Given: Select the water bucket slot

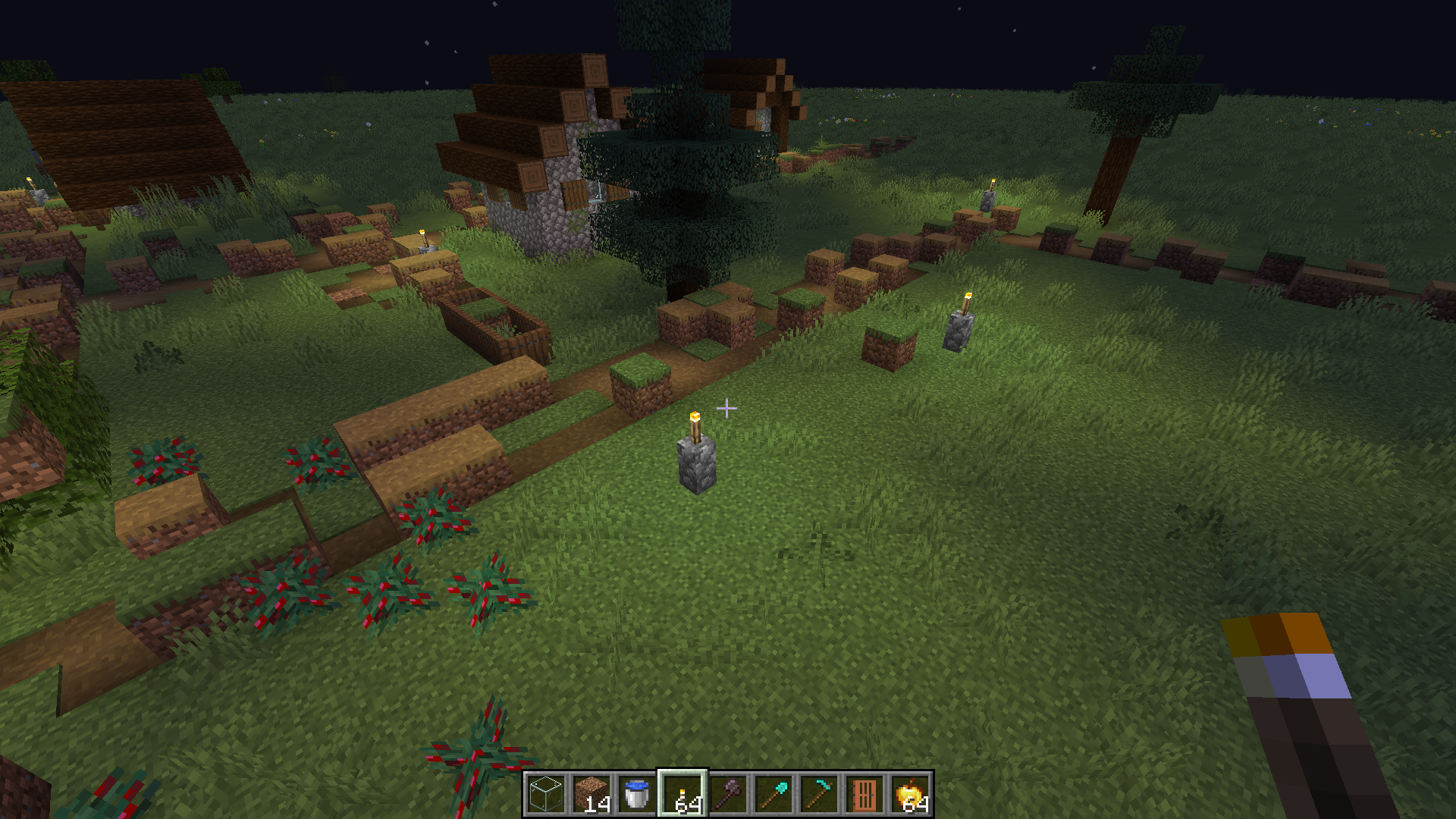Looking at the screenshot, I should (637, 794).
